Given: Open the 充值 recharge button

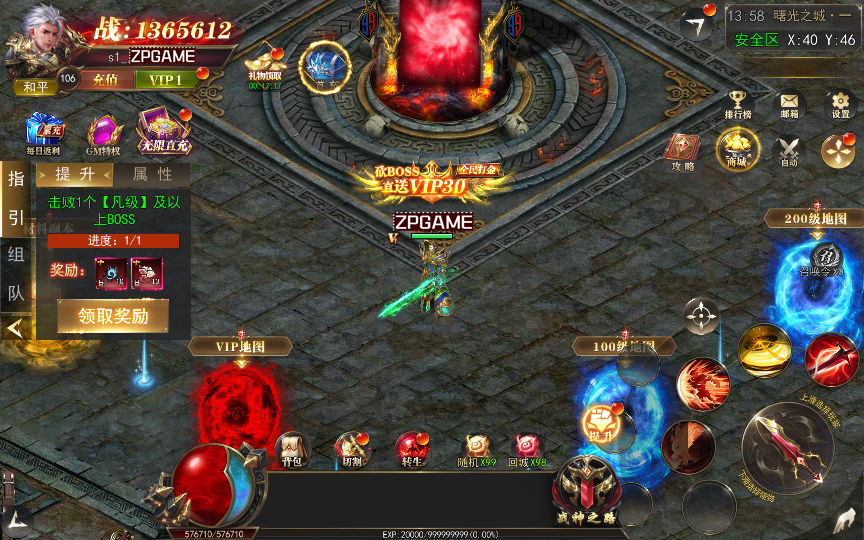Looking at the screenshot, I should click(105, 79).
